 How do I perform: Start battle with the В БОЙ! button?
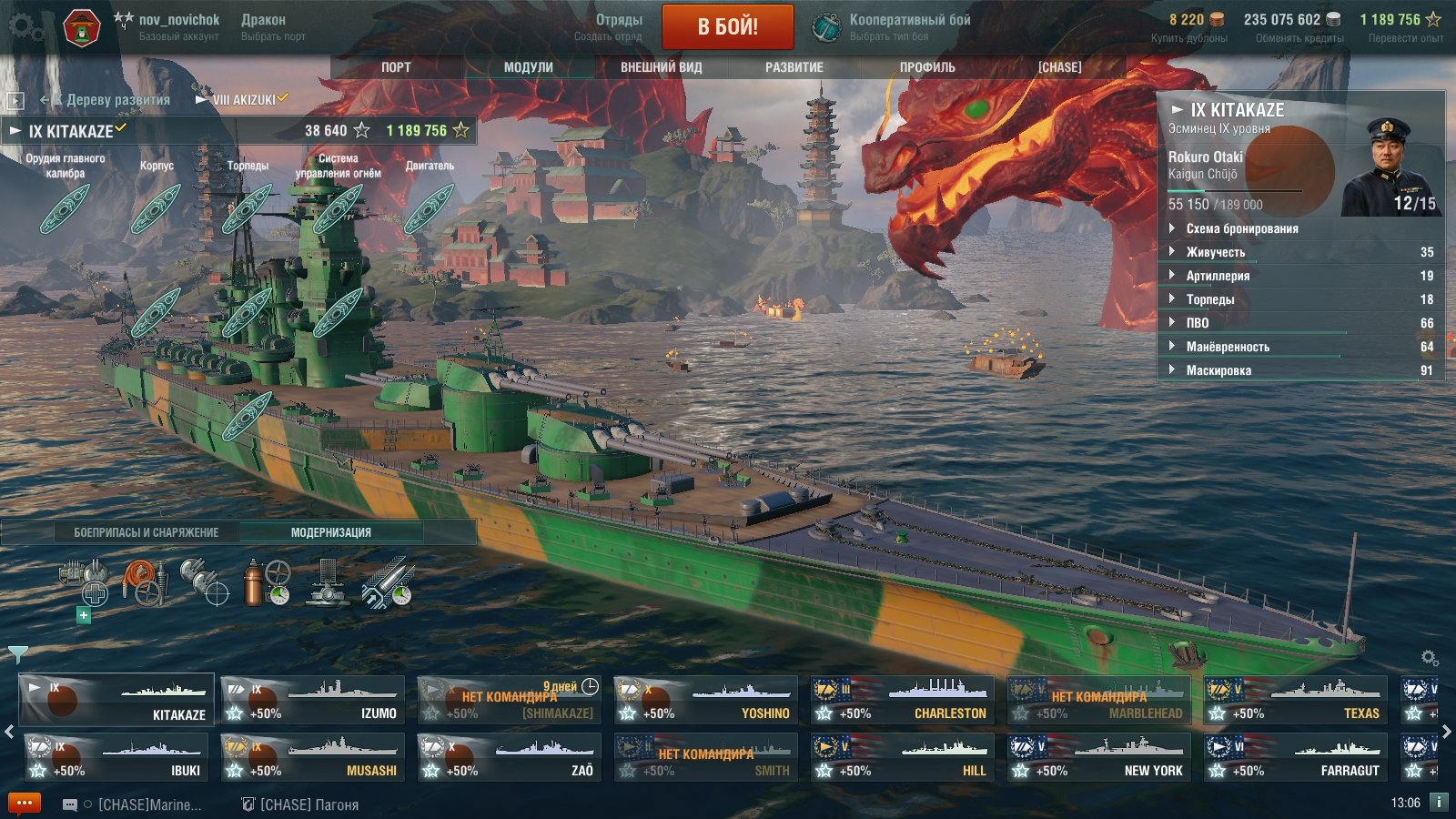pyautogui.click(x=727, y=26)
